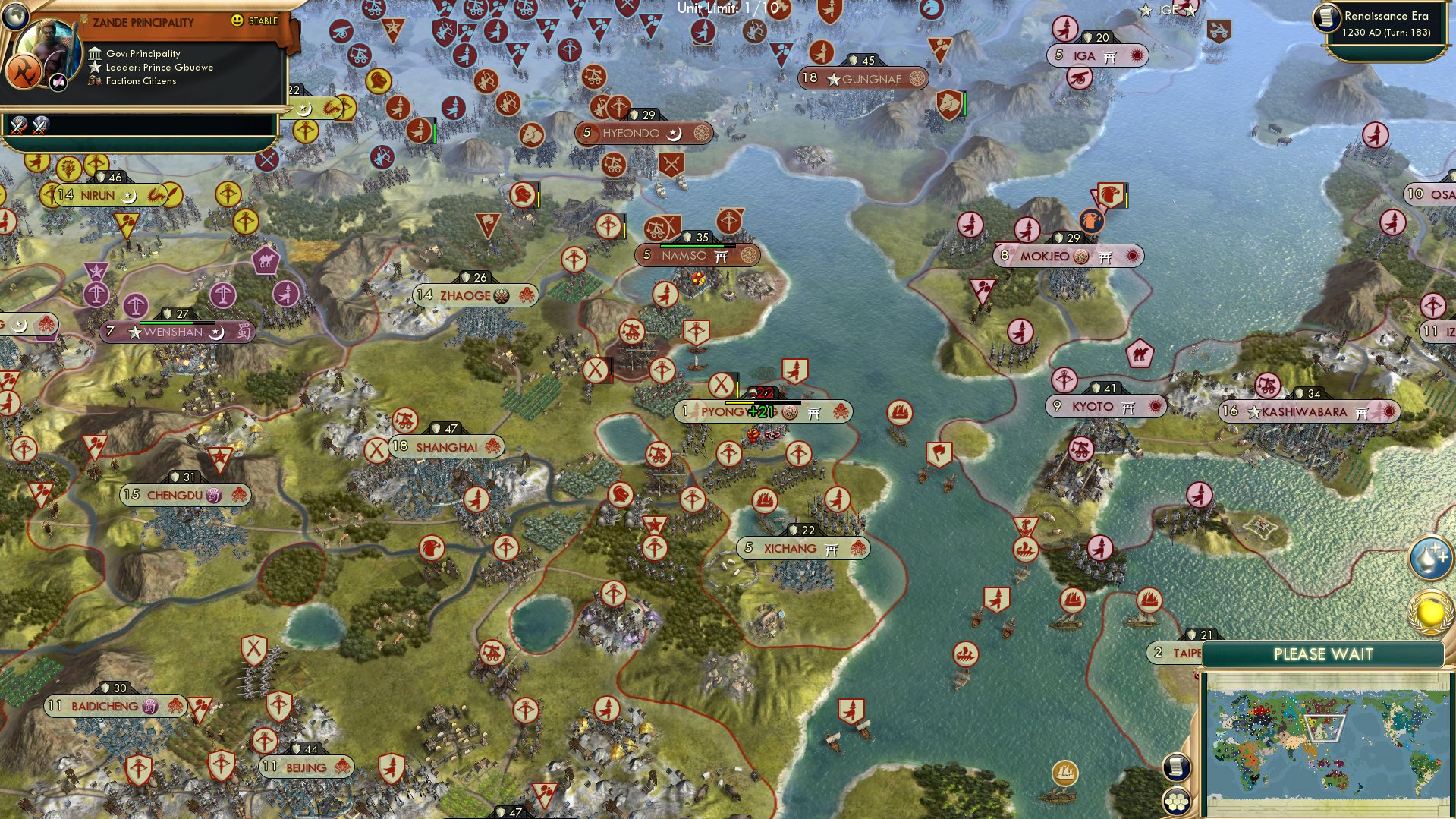The image size is (1456, 819).
Task: Select the cannon unit icon near Namso
Action: click(656, 228)
